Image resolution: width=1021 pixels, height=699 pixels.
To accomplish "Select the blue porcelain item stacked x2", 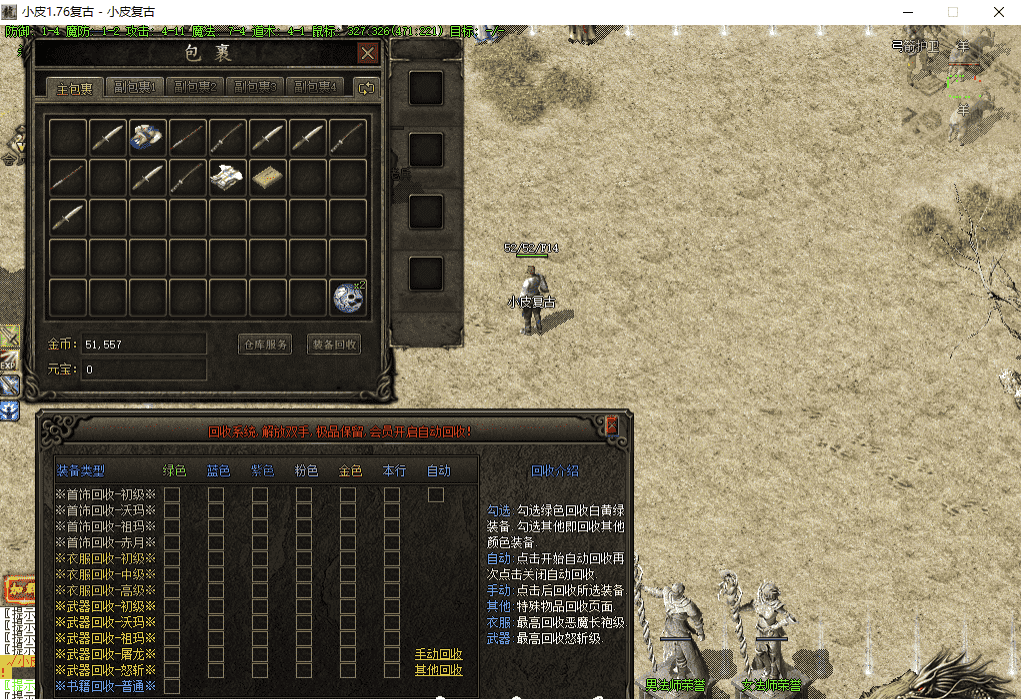I will point(347,297).
